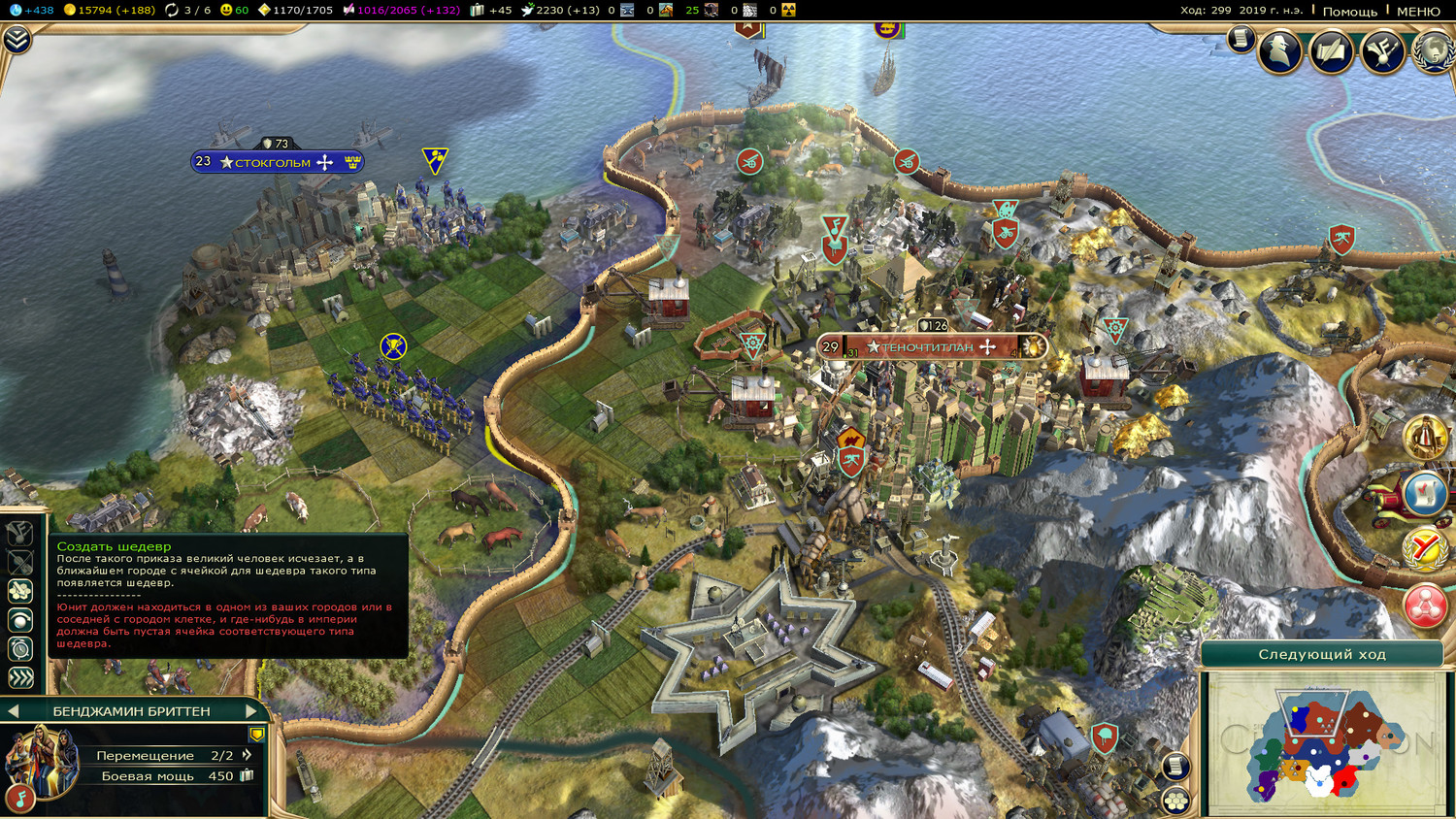Open the horn and brush culture overview
Screen dimensions: 1456x819
pyautogui.click(x=1382, y=51)
